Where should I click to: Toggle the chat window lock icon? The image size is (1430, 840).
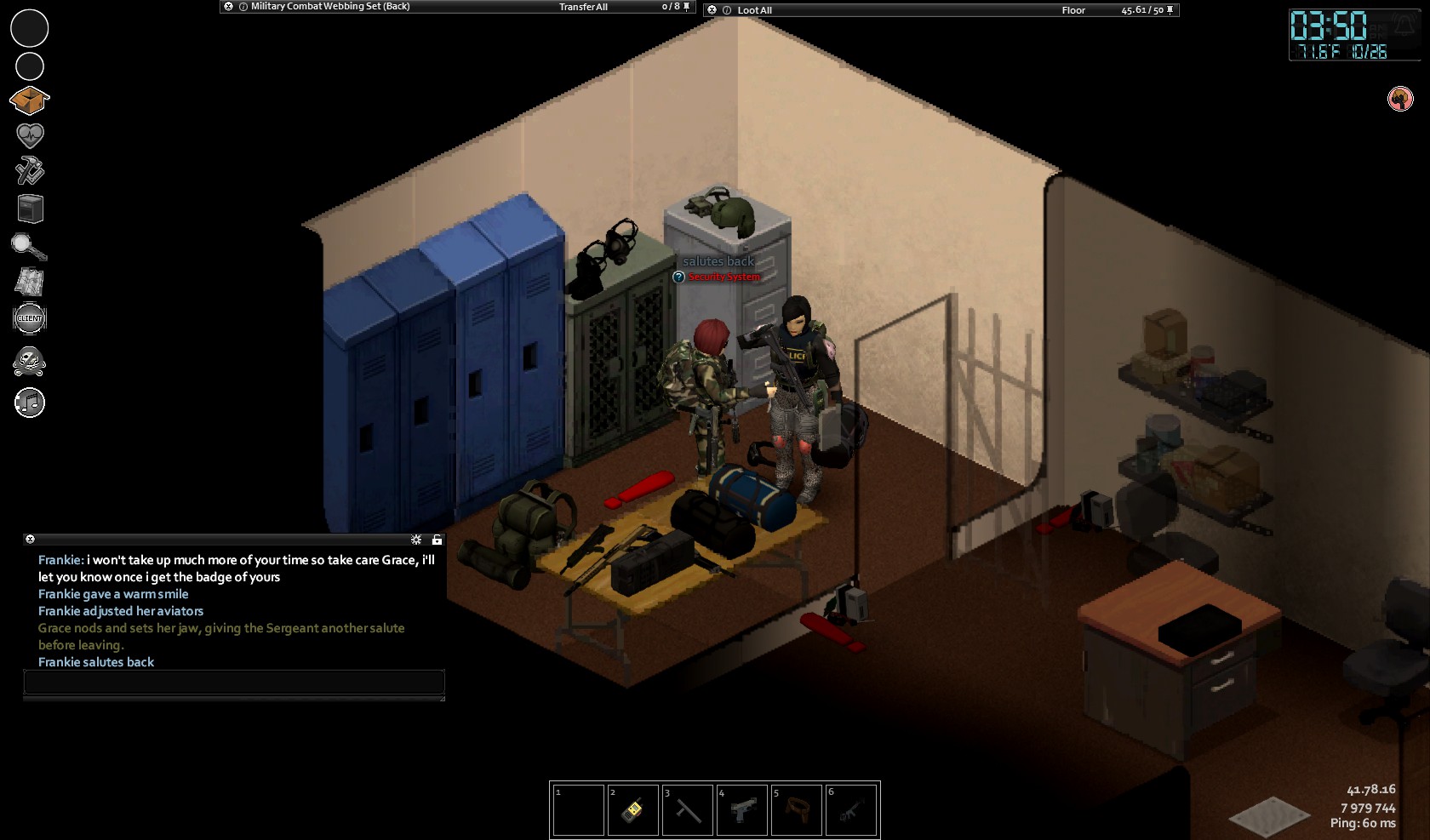[437, 540]
